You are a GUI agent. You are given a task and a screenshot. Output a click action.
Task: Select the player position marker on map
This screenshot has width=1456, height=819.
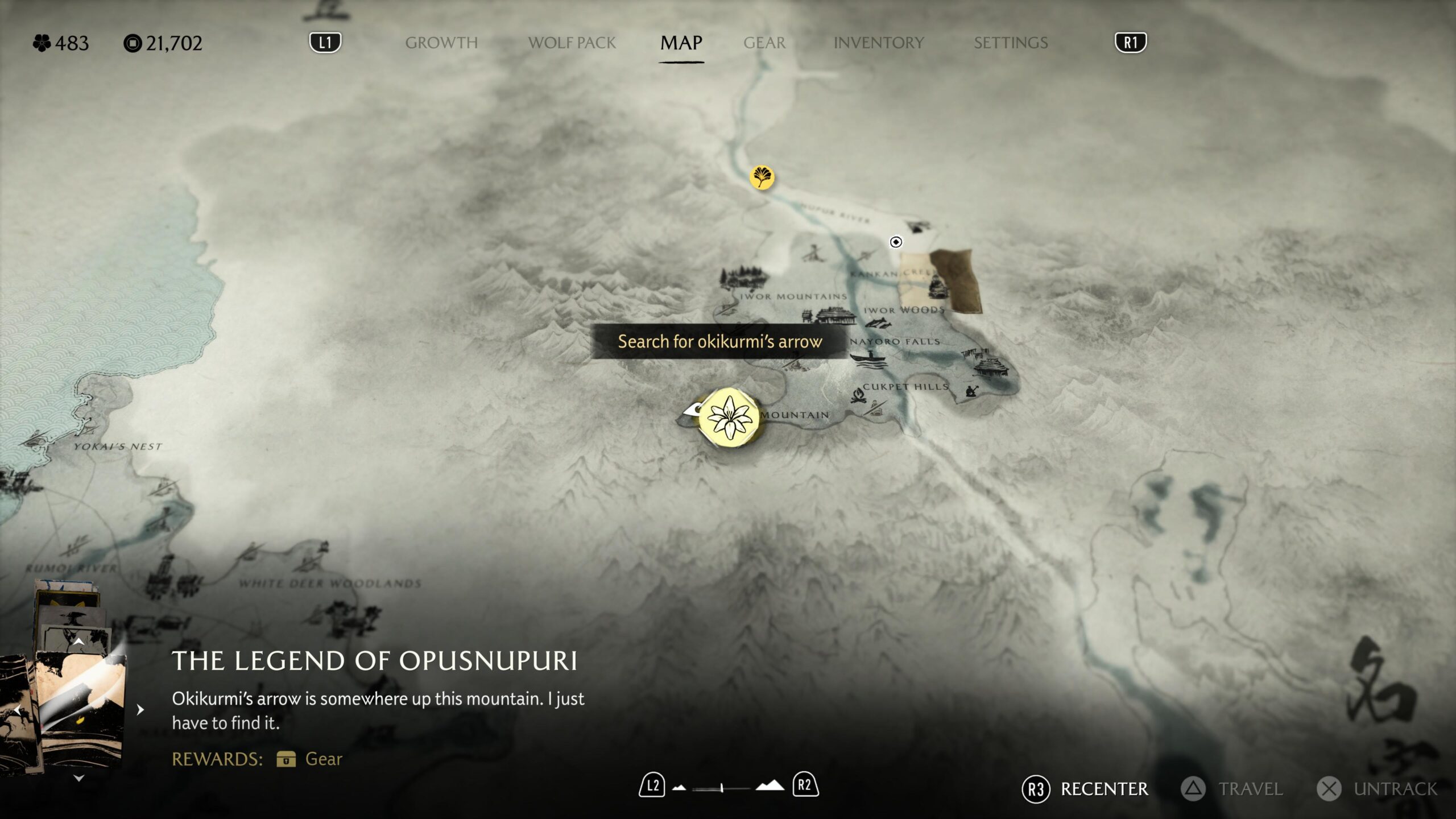[x=896, y=242]
